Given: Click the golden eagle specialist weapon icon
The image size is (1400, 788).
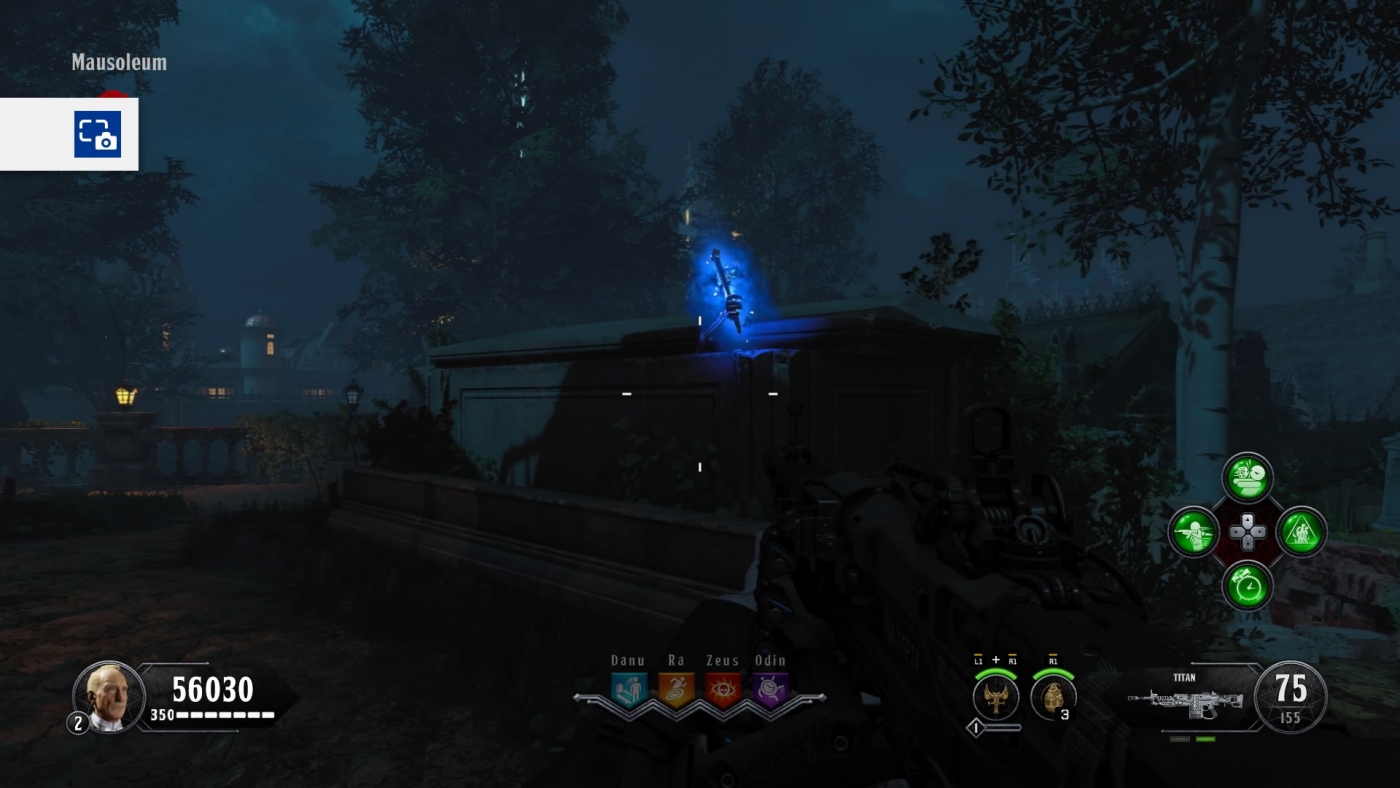Looking at the screenshot, I should coord(994,697).
